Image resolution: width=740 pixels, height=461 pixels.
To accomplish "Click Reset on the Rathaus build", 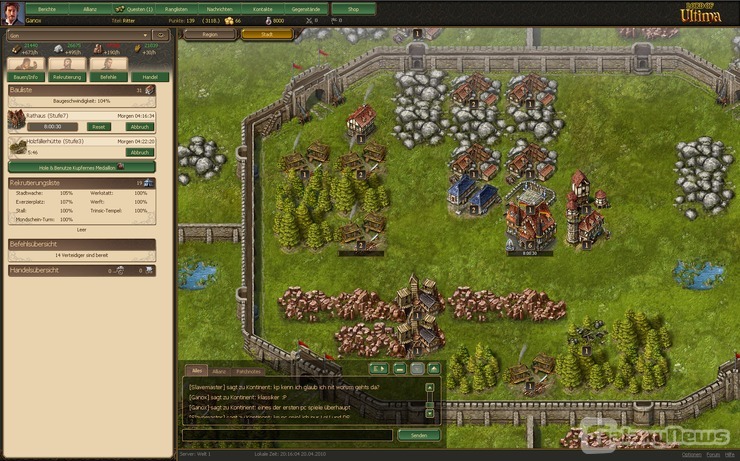I will 98,127.
